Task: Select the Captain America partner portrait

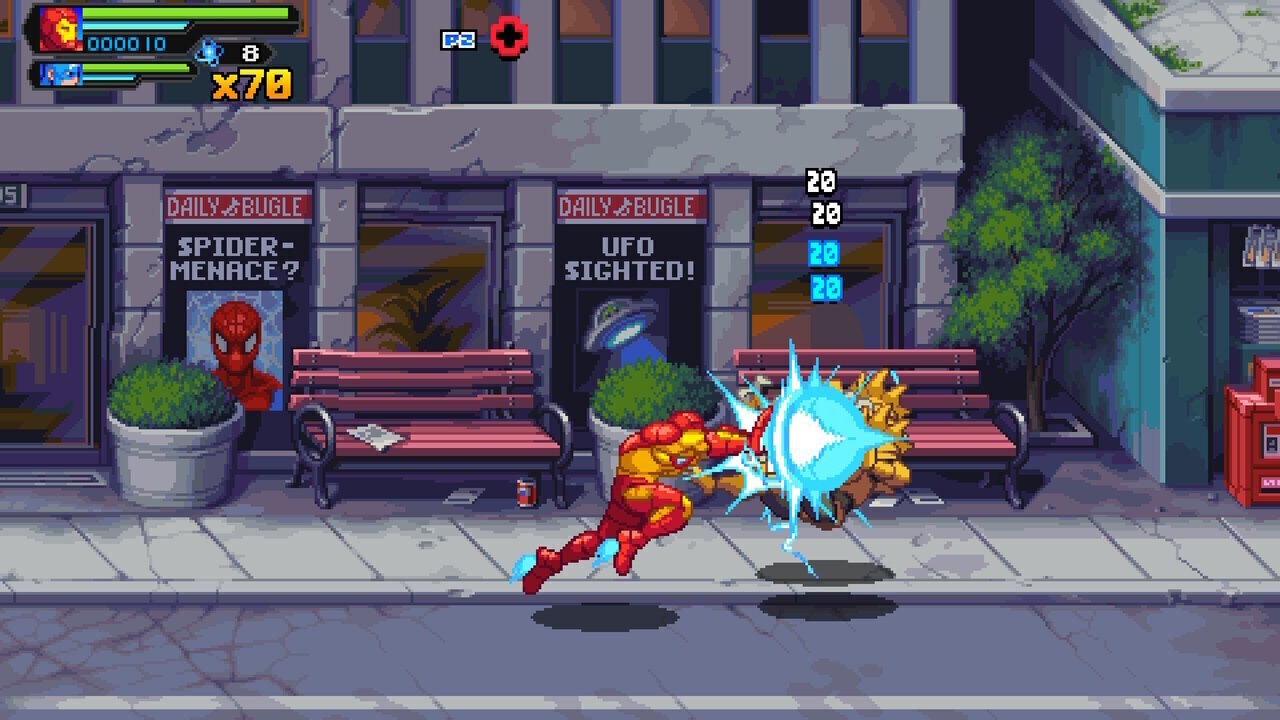Action: point(58,74)
